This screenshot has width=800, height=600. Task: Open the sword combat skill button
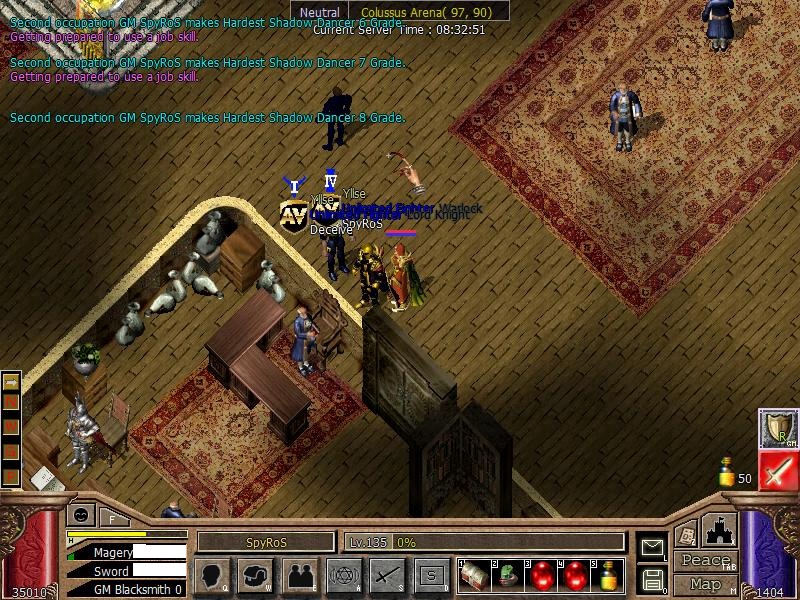[387, 576]
